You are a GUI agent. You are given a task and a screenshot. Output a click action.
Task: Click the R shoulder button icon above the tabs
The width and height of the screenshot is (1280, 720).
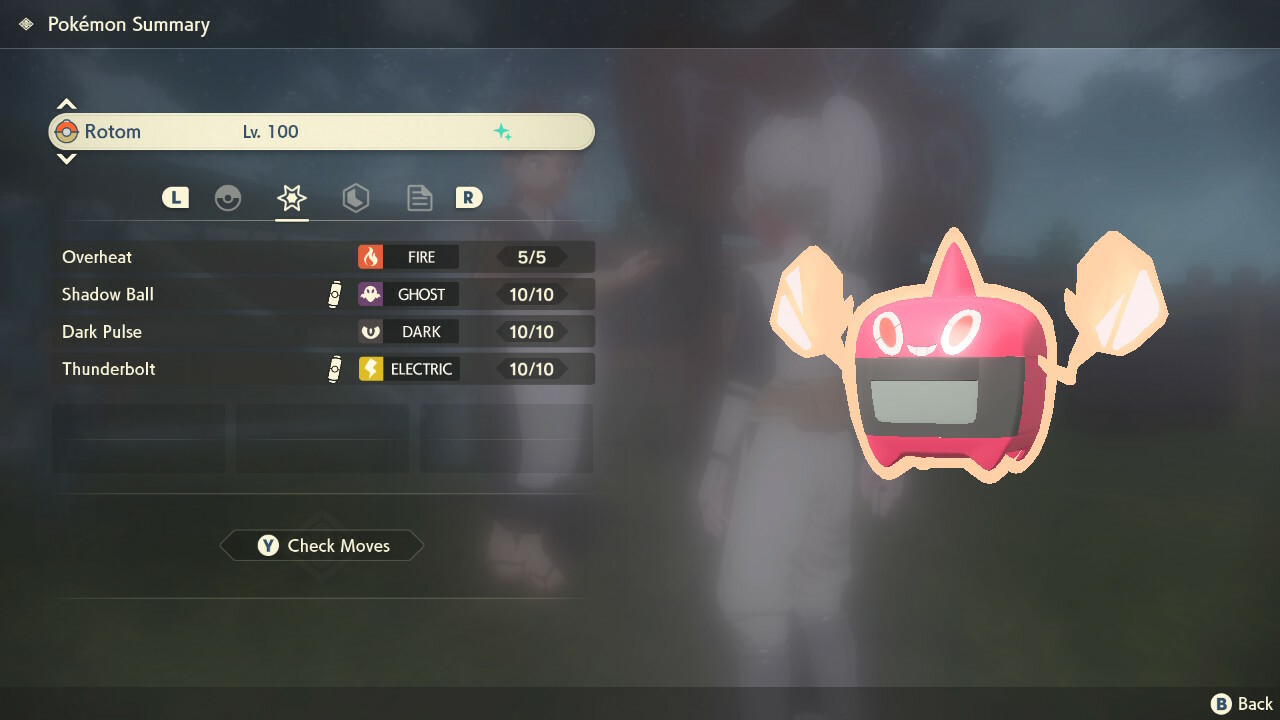coord(469,197)
